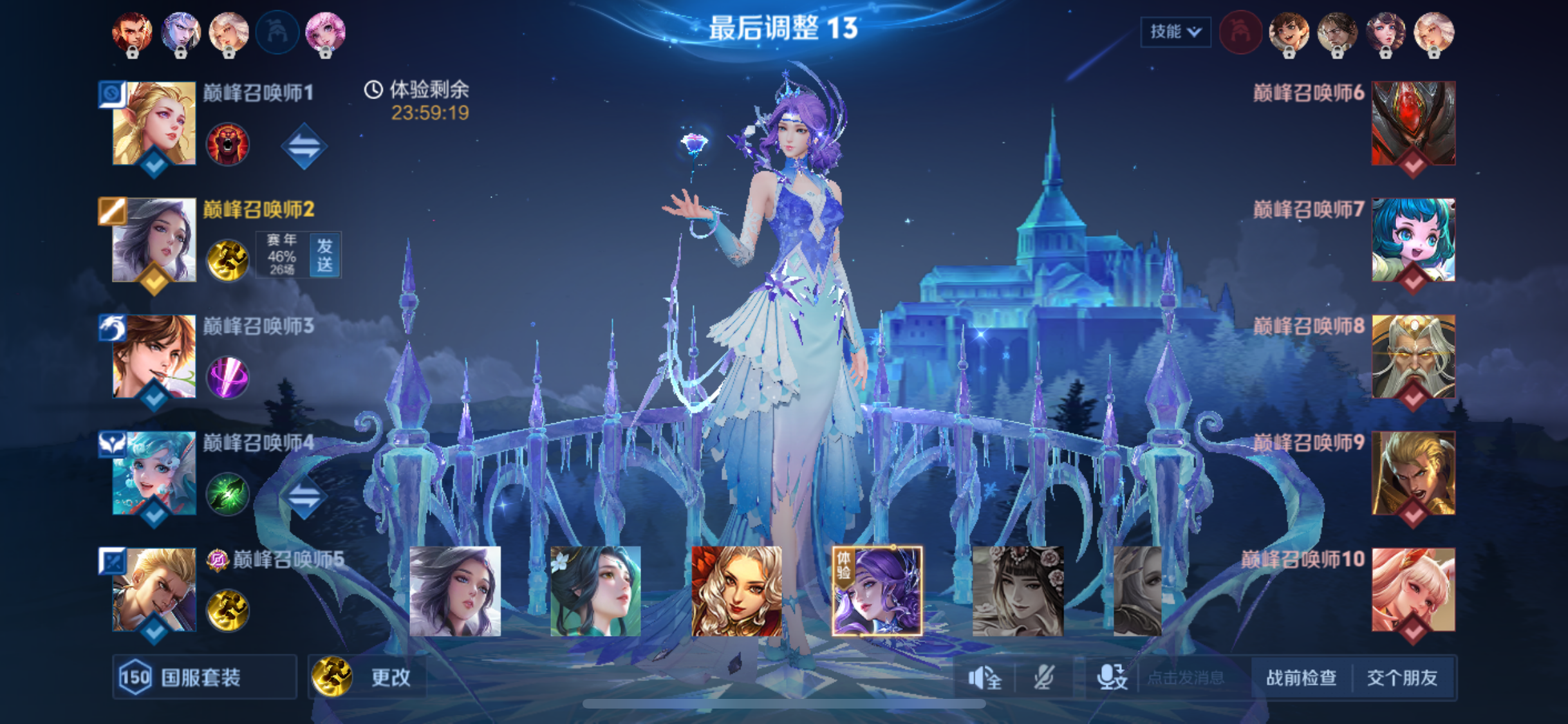This screenshot has height=724, width=1568.
Task: Open the 战前检查 pre-battle check
Action: pyautogui.click(x=1301, y=677)
